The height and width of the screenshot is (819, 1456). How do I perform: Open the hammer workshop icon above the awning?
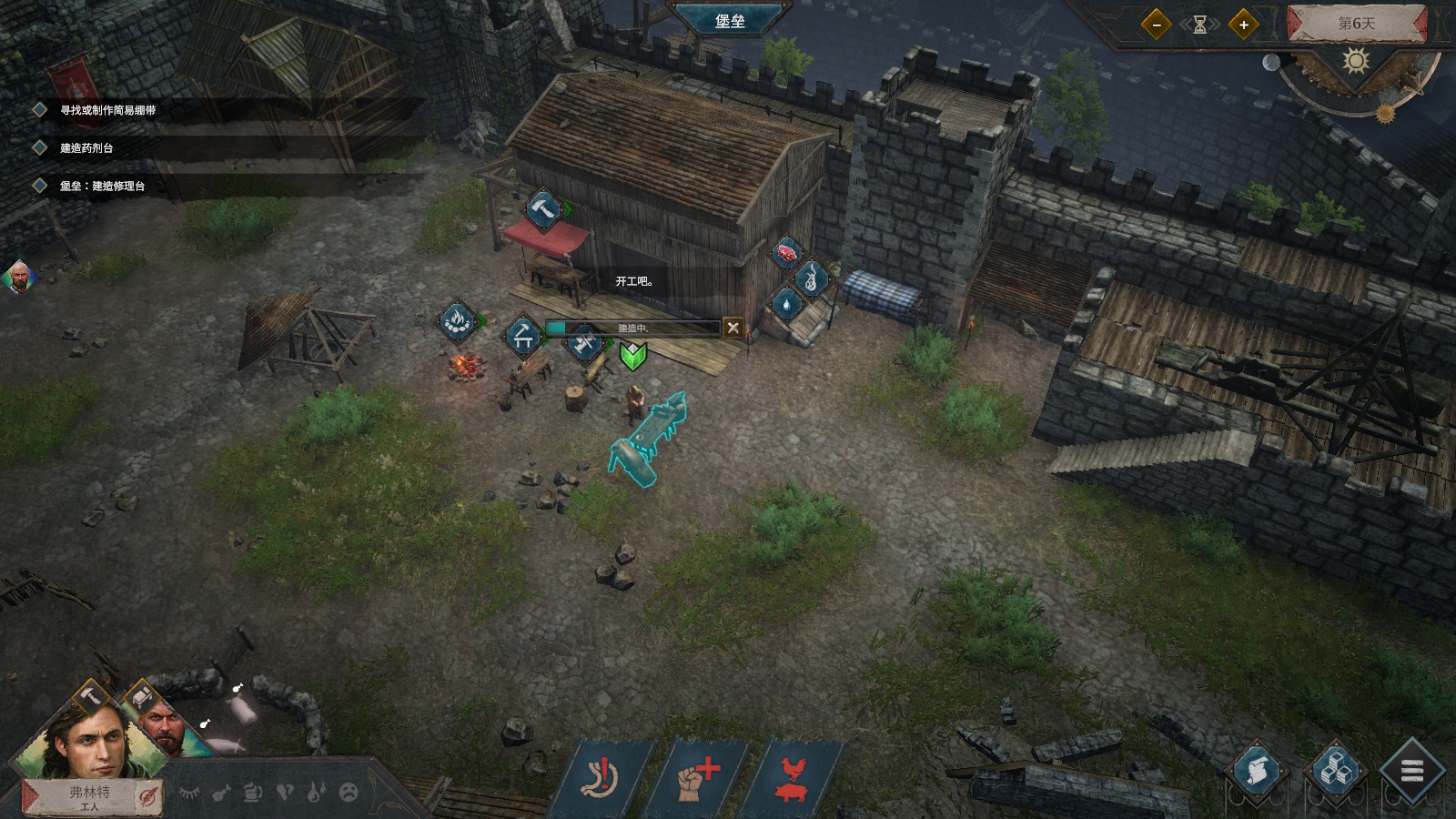543,209
